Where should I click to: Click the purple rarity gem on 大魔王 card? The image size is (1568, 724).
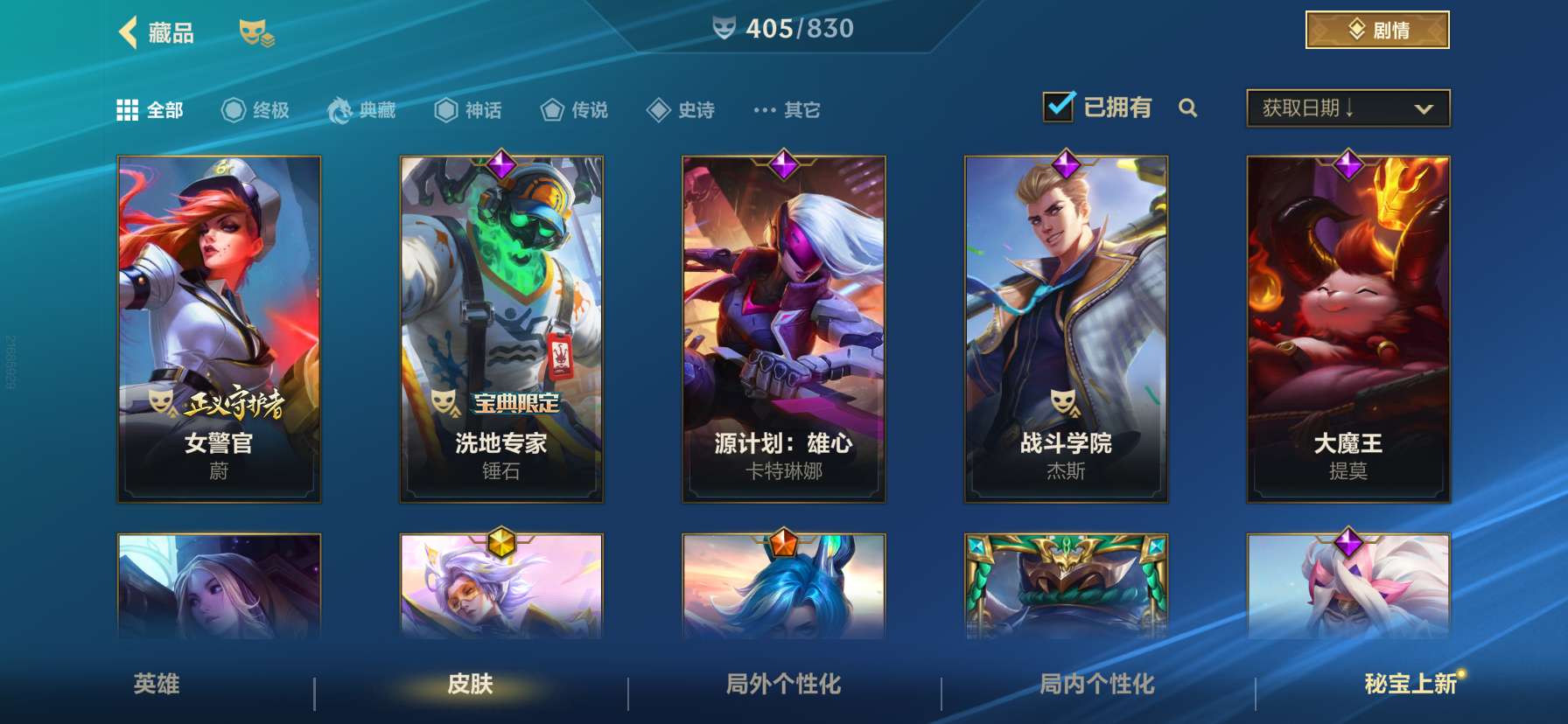tap(1347, 164)
